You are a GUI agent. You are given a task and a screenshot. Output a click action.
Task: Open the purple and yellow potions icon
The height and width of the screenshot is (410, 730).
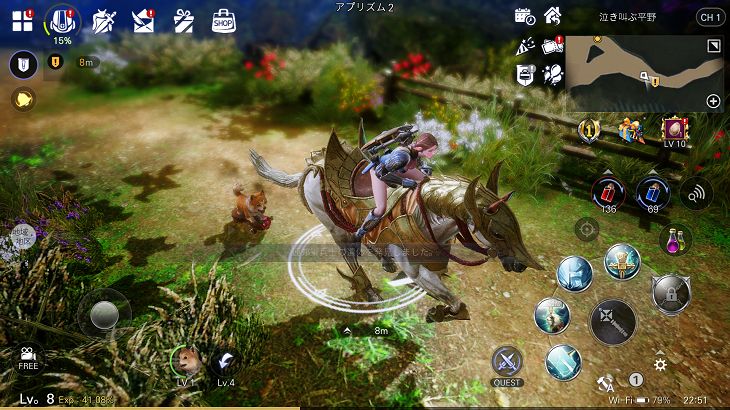pos(677,239)
